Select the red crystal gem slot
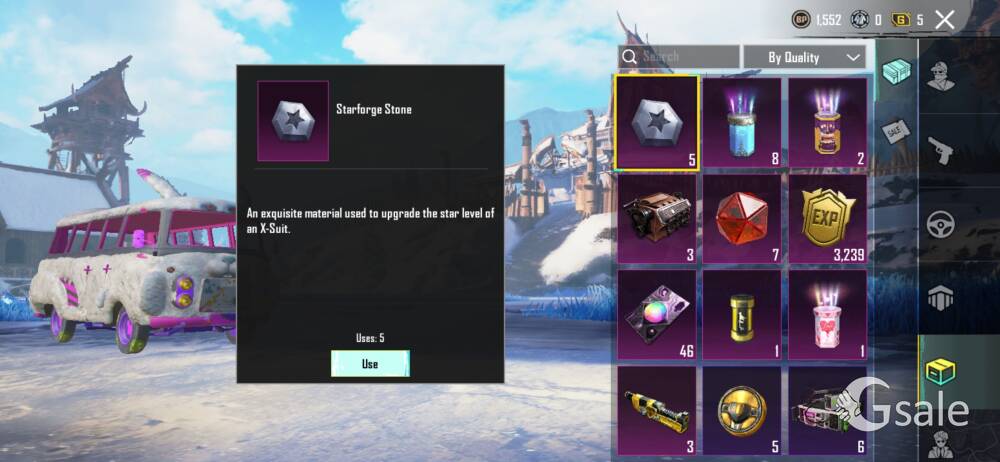 (x=742, y=218)
